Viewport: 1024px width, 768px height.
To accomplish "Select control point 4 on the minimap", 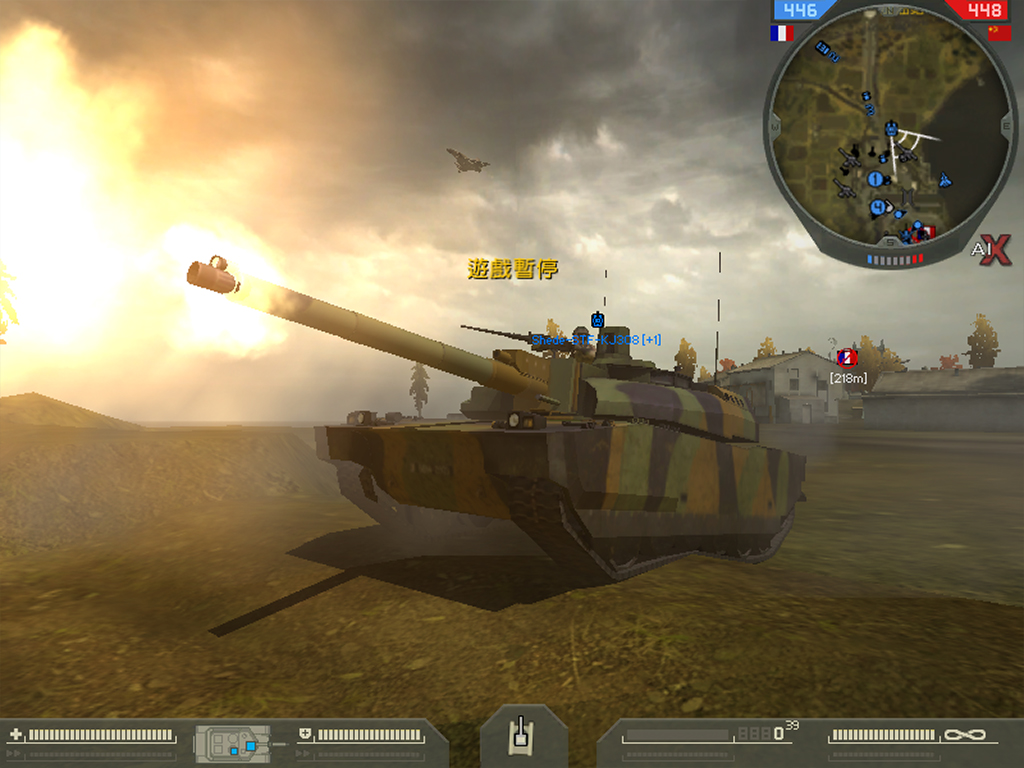I will (878, 207).
